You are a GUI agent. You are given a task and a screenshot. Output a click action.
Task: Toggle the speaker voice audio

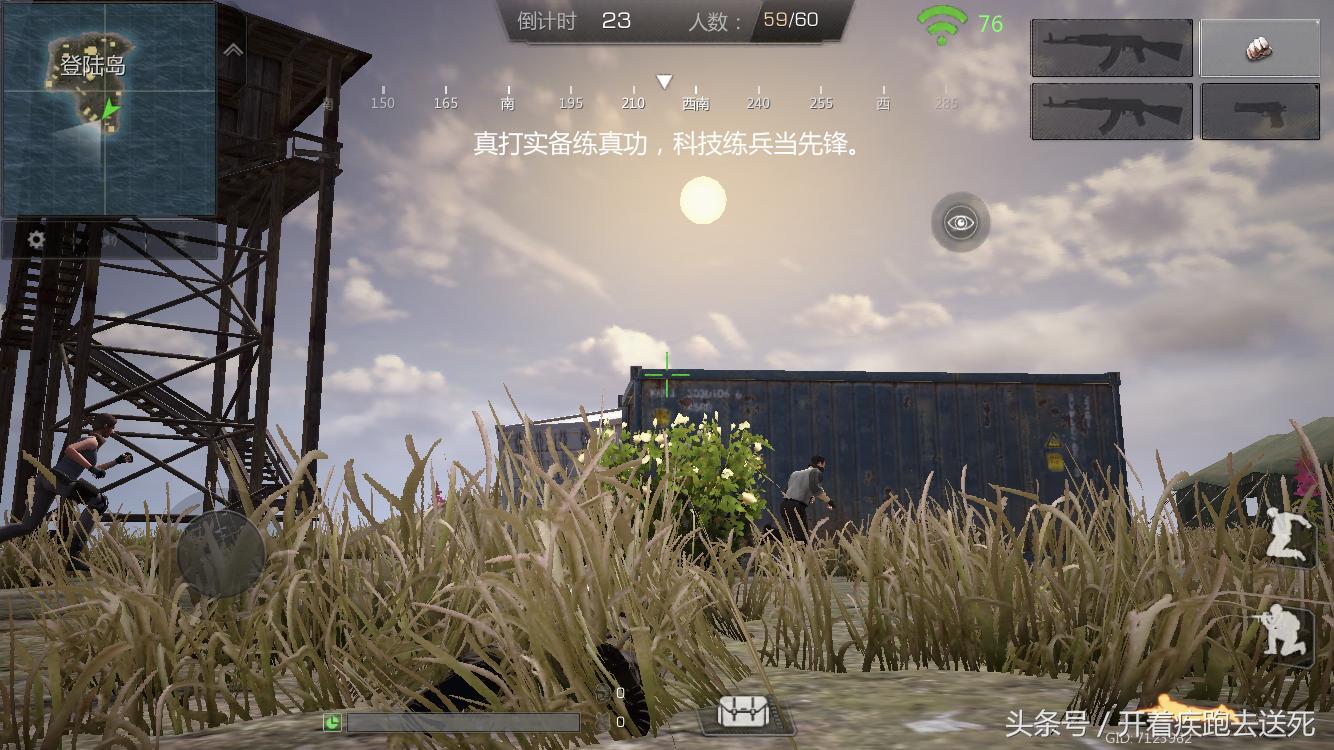coord(110,240)
